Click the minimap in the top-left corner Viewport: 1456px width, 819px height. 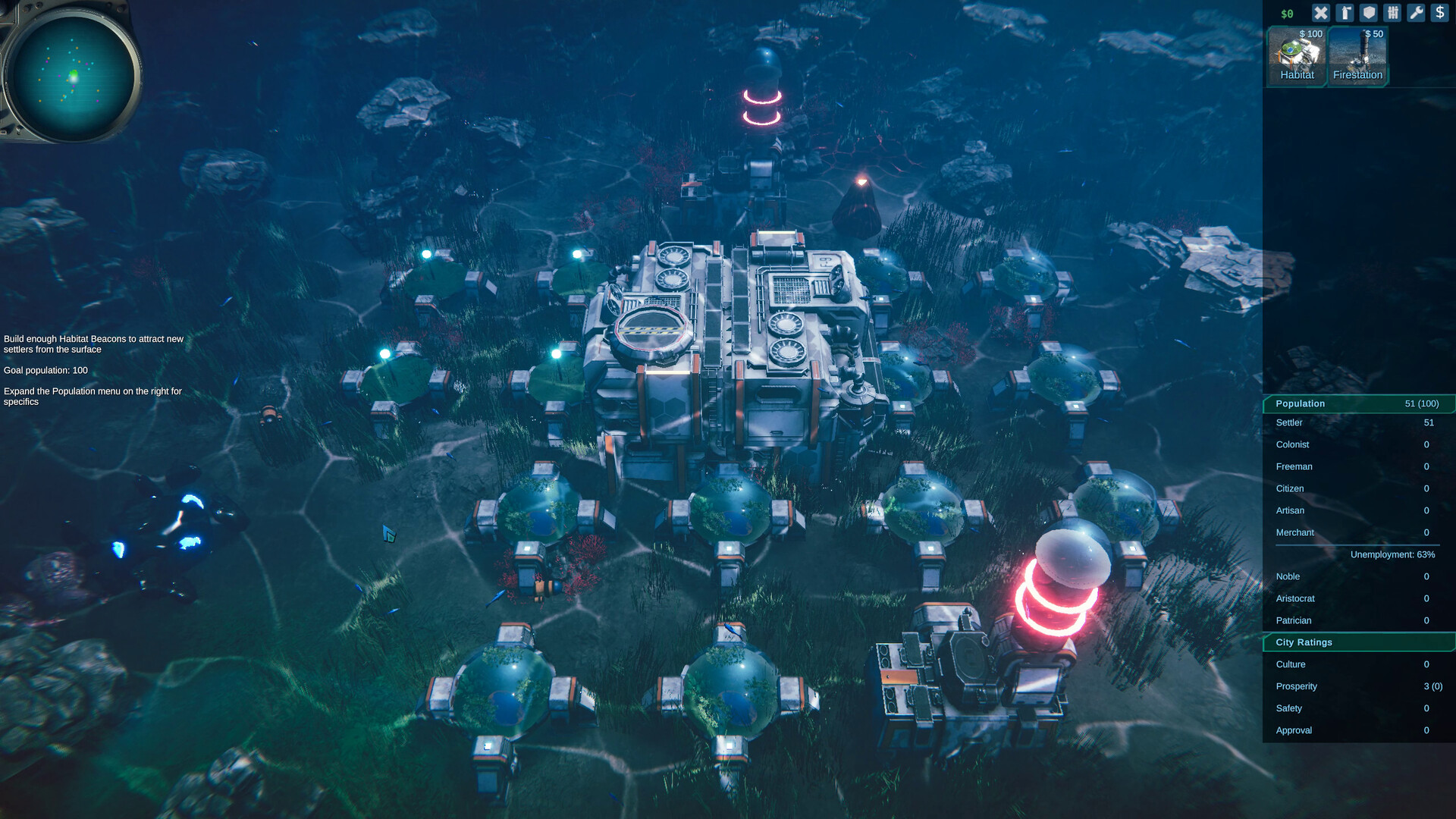tap(73, 73)
